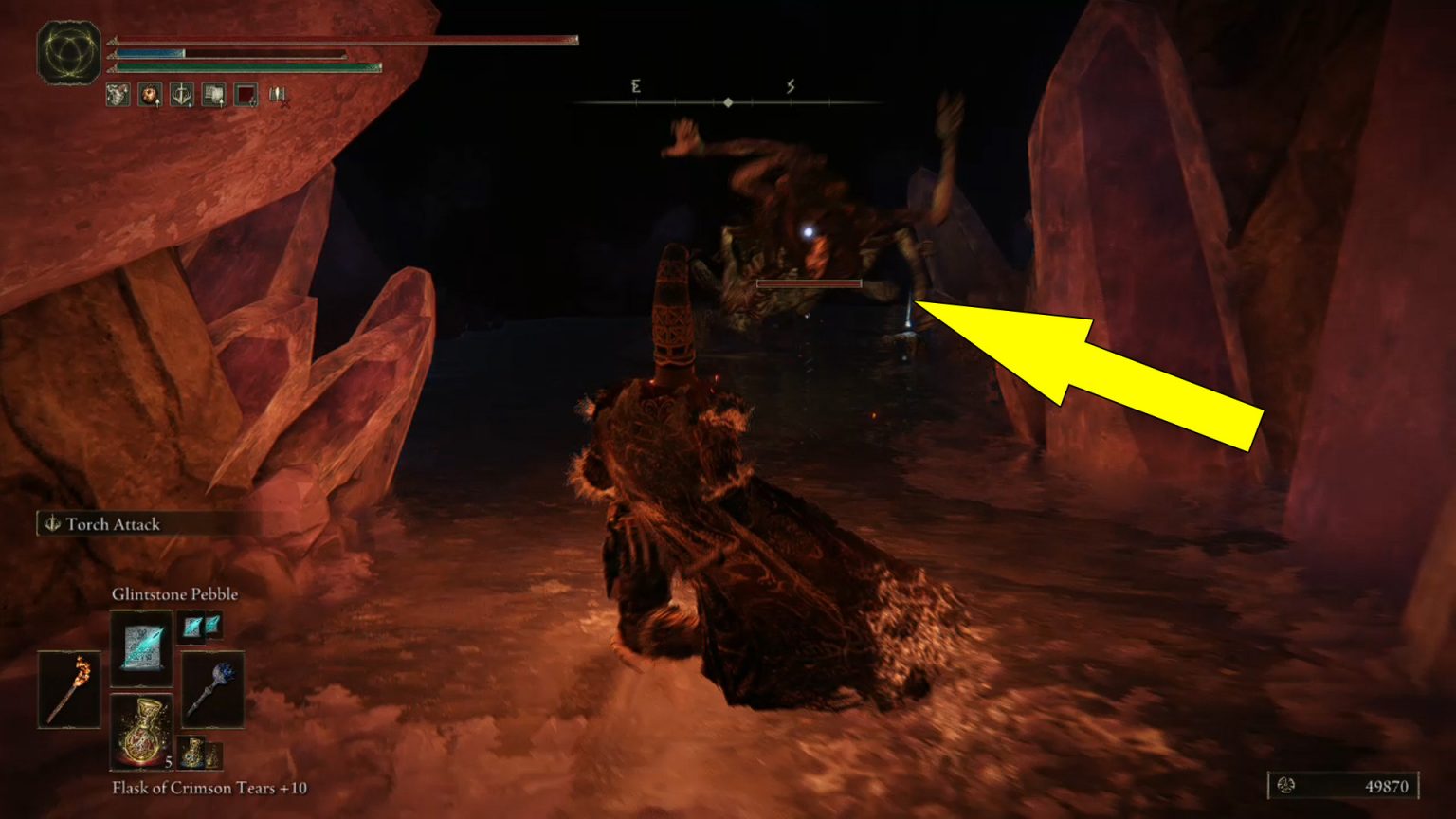Select the sword emblem pouch icon
This screenshot has width=1456, height=819.
tap(180, 95)
